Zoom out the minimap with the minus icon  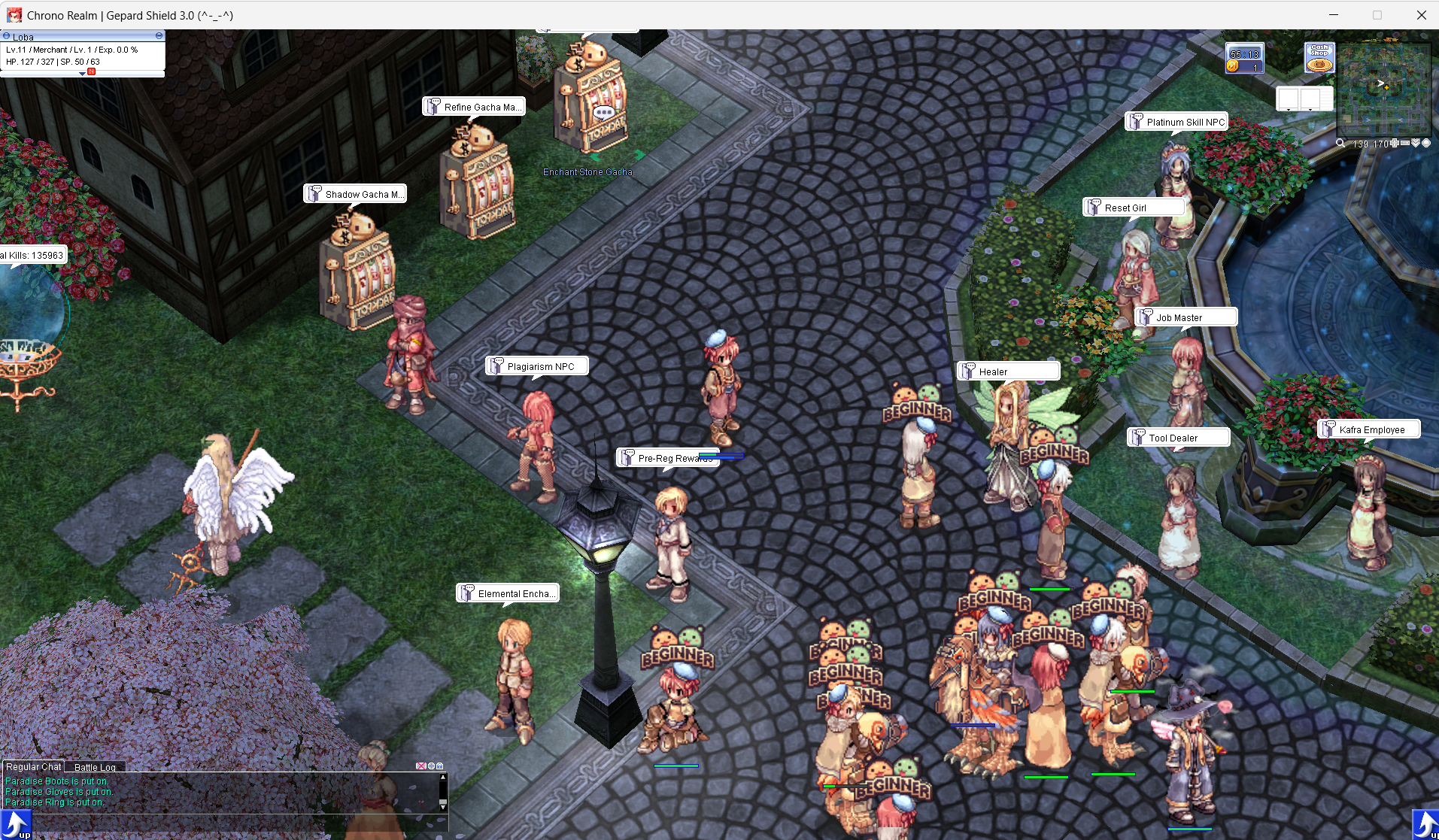1405,143
